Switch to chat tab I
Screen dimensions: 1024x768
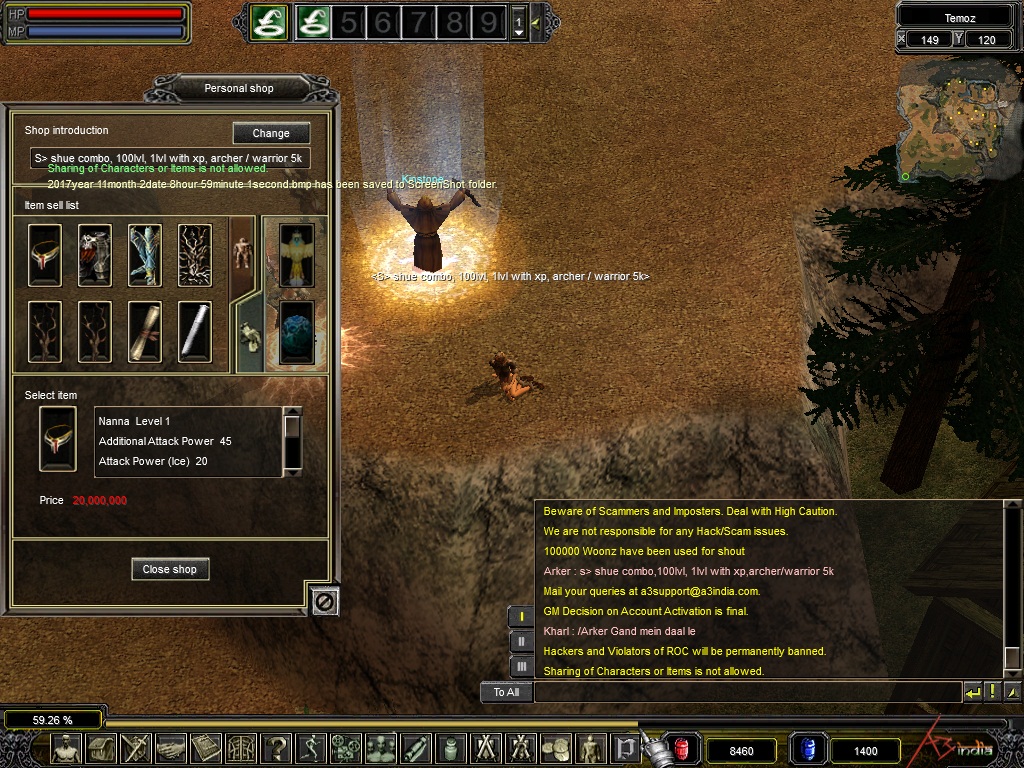(x=521, y=617)
